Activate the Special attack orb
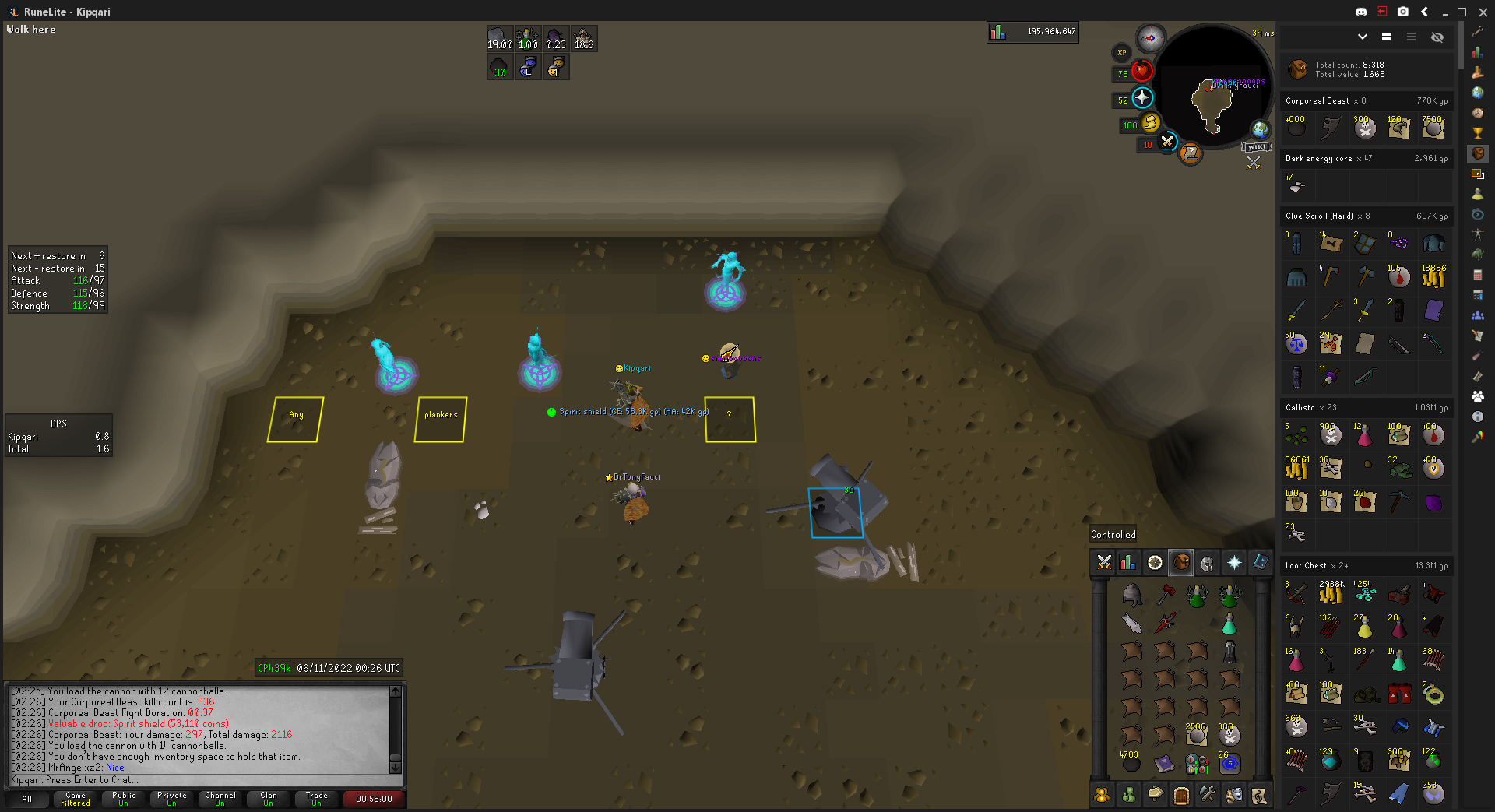 1166,142
